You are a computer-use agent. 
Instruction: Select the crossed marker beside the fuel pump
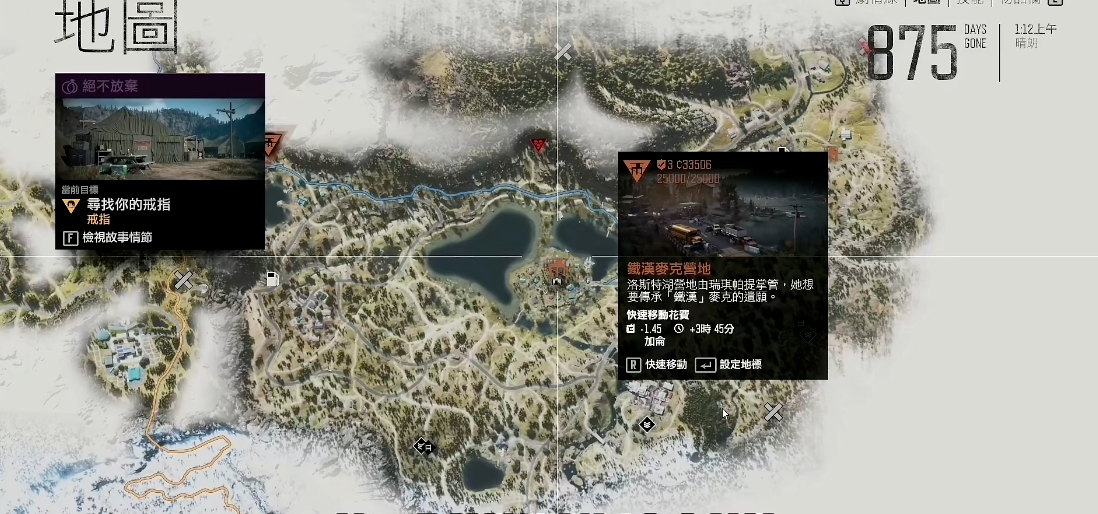tap(184, 282)
